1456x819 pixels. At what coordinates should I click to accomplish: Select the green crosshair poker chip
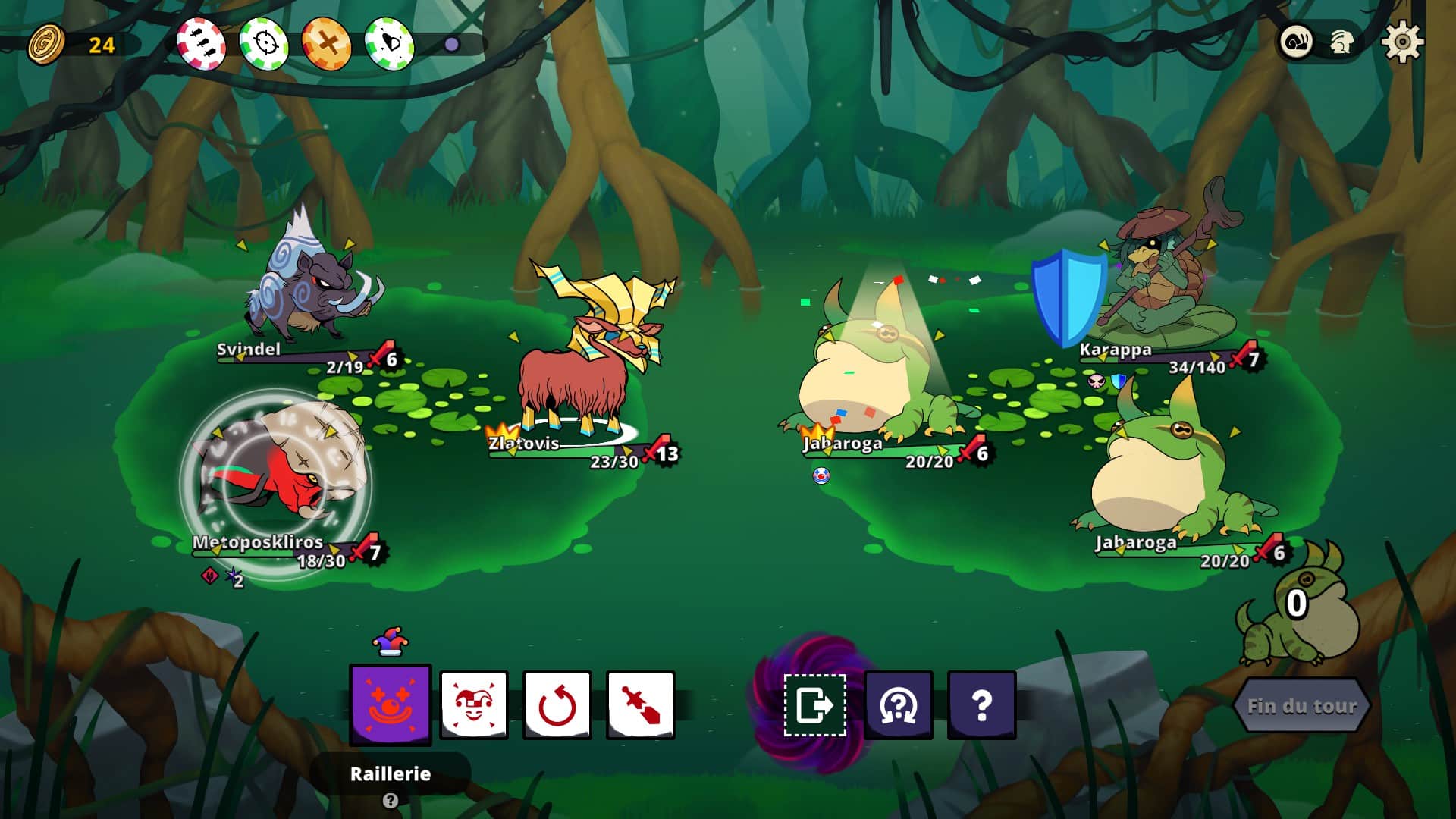pos(264,43)
